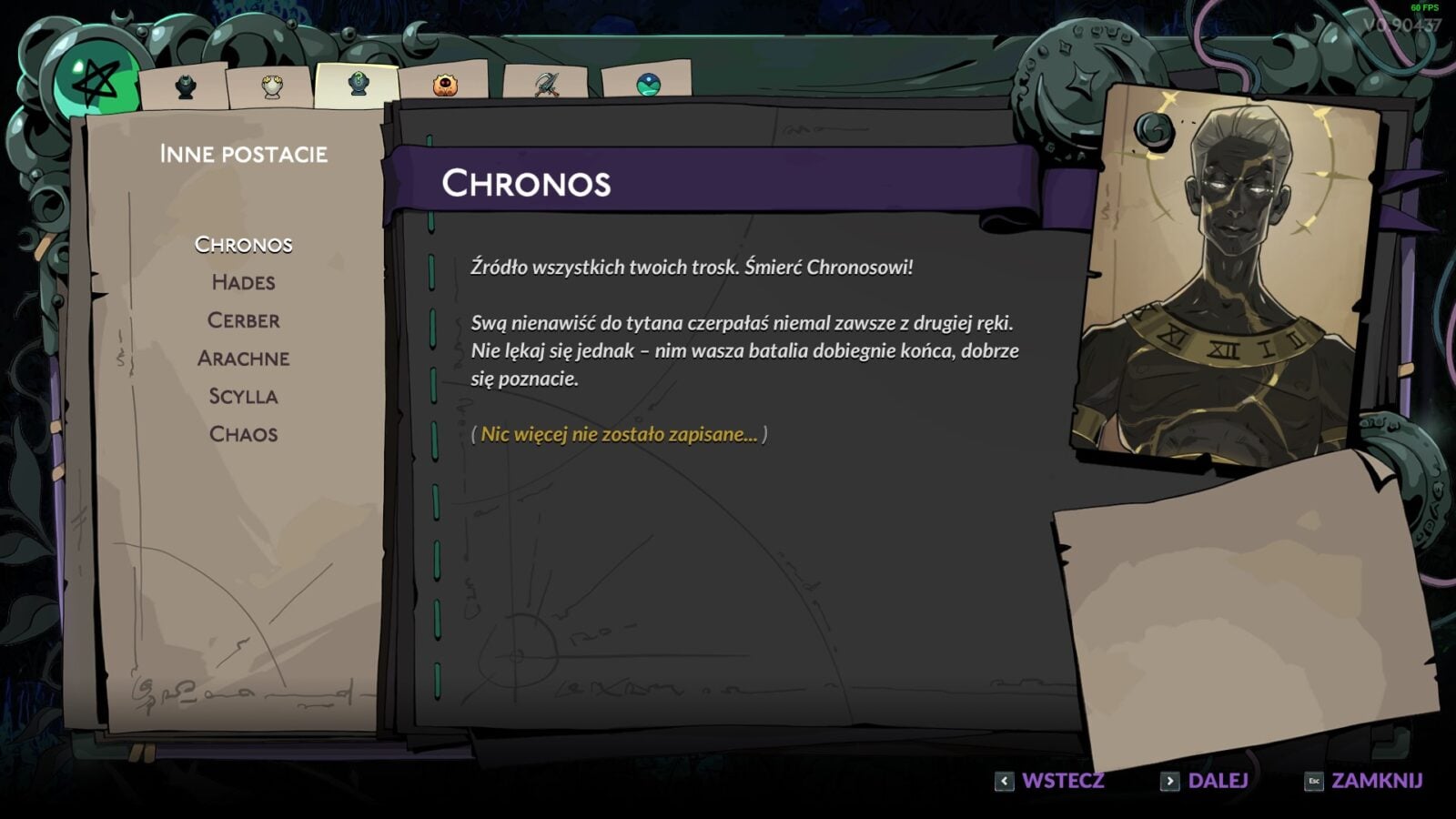Open the Hades codex entry
The width and height of the screenshot is (1456, 819).
[243, 283]
